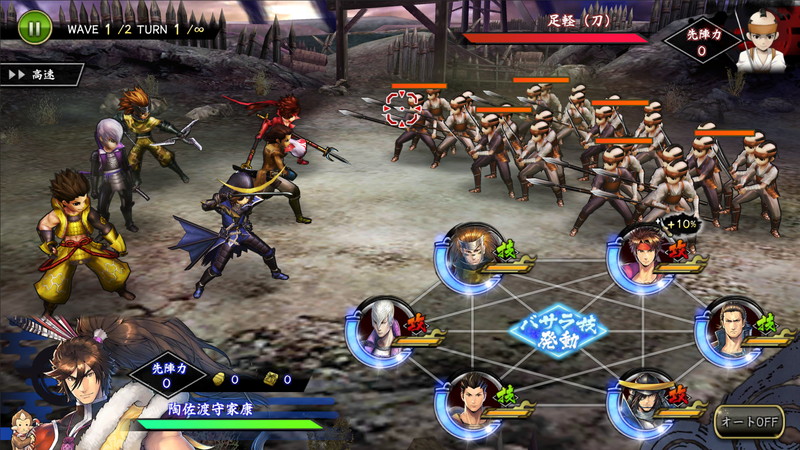Toggle the 高速 fast-forward speed

tap(40, 75)
